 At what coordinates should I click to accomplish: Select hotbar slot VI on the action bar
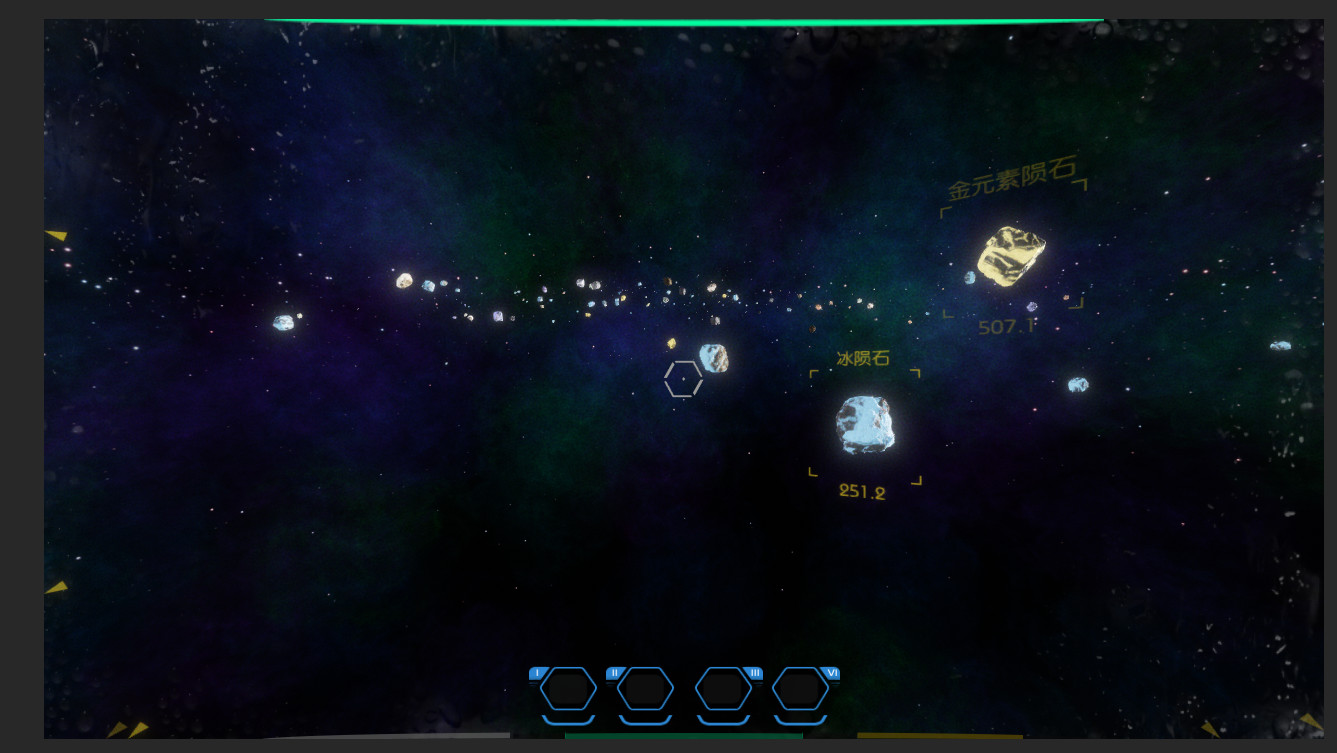tap(800, 689)
